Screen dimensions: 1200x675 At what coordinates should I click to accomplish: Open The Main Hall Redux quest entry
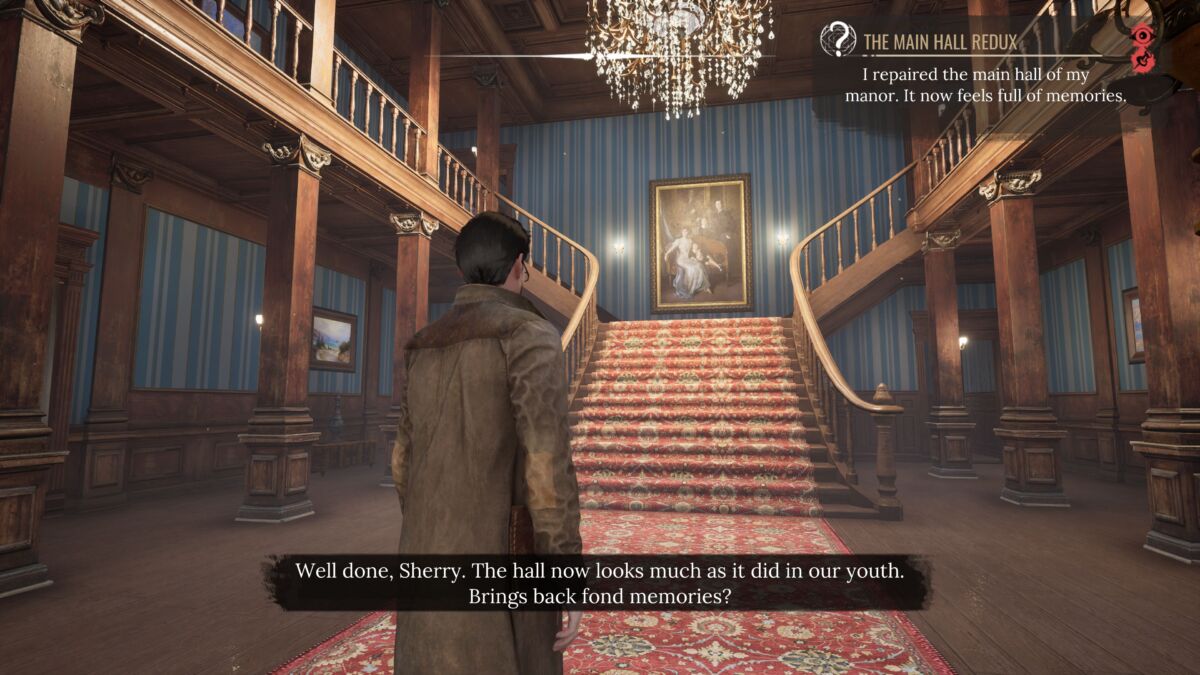940,42
